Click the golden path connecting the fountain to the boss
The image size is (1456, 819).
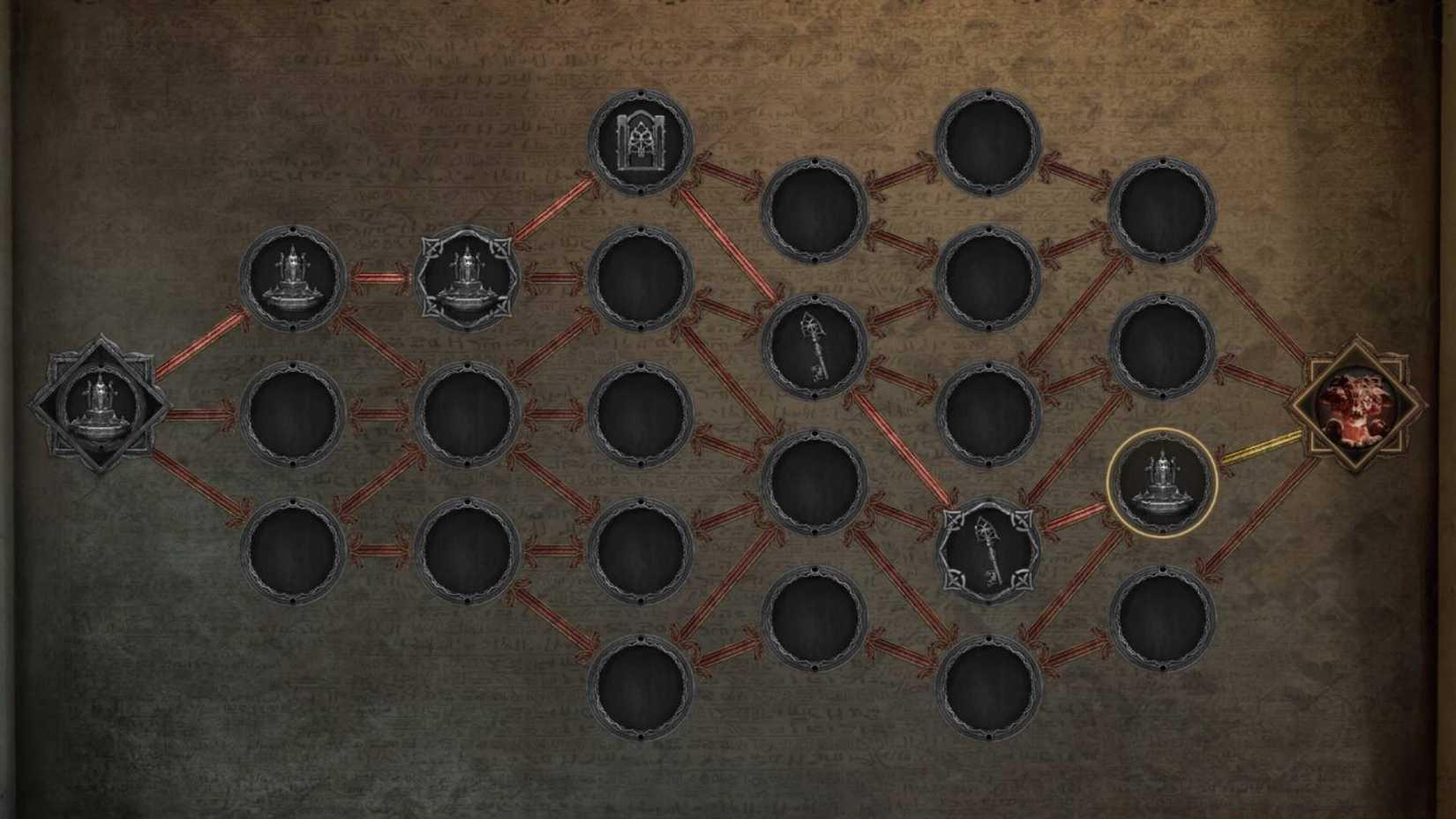coord(1262,446)
